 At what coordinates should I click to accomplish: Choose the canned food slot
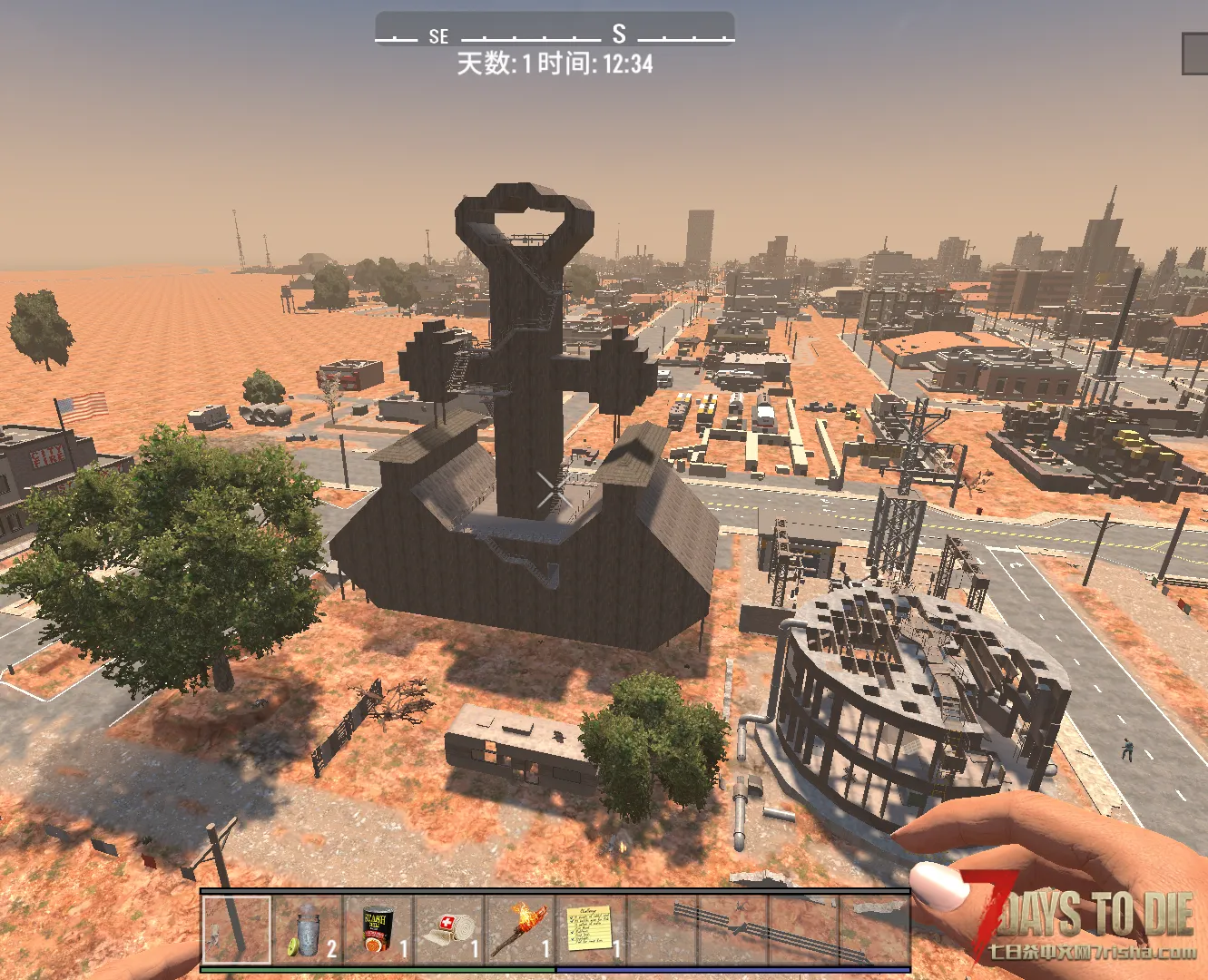(378, 930)
